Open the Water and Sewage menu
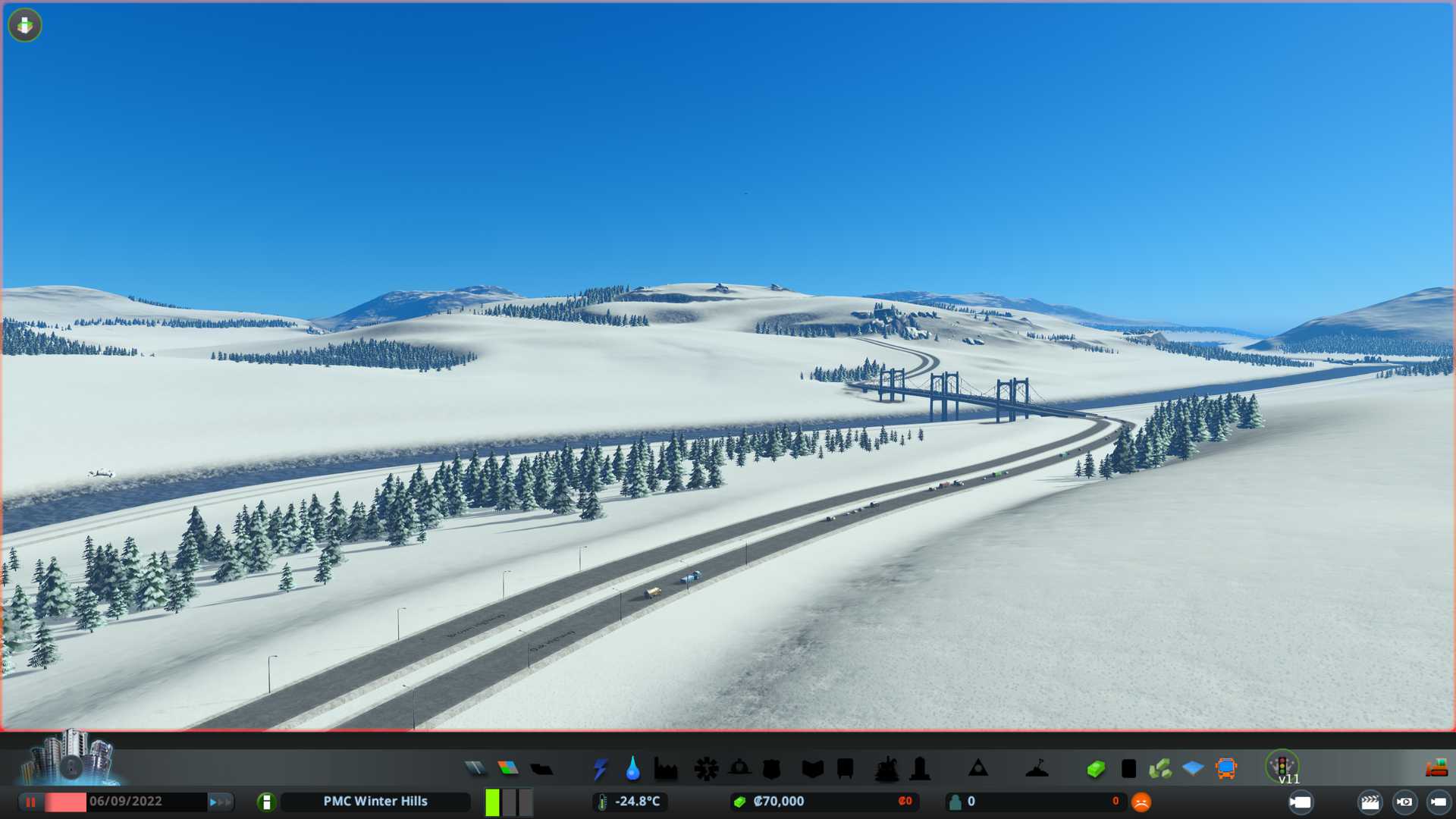This screenshot has height=819, width=1456. (632, 768)
